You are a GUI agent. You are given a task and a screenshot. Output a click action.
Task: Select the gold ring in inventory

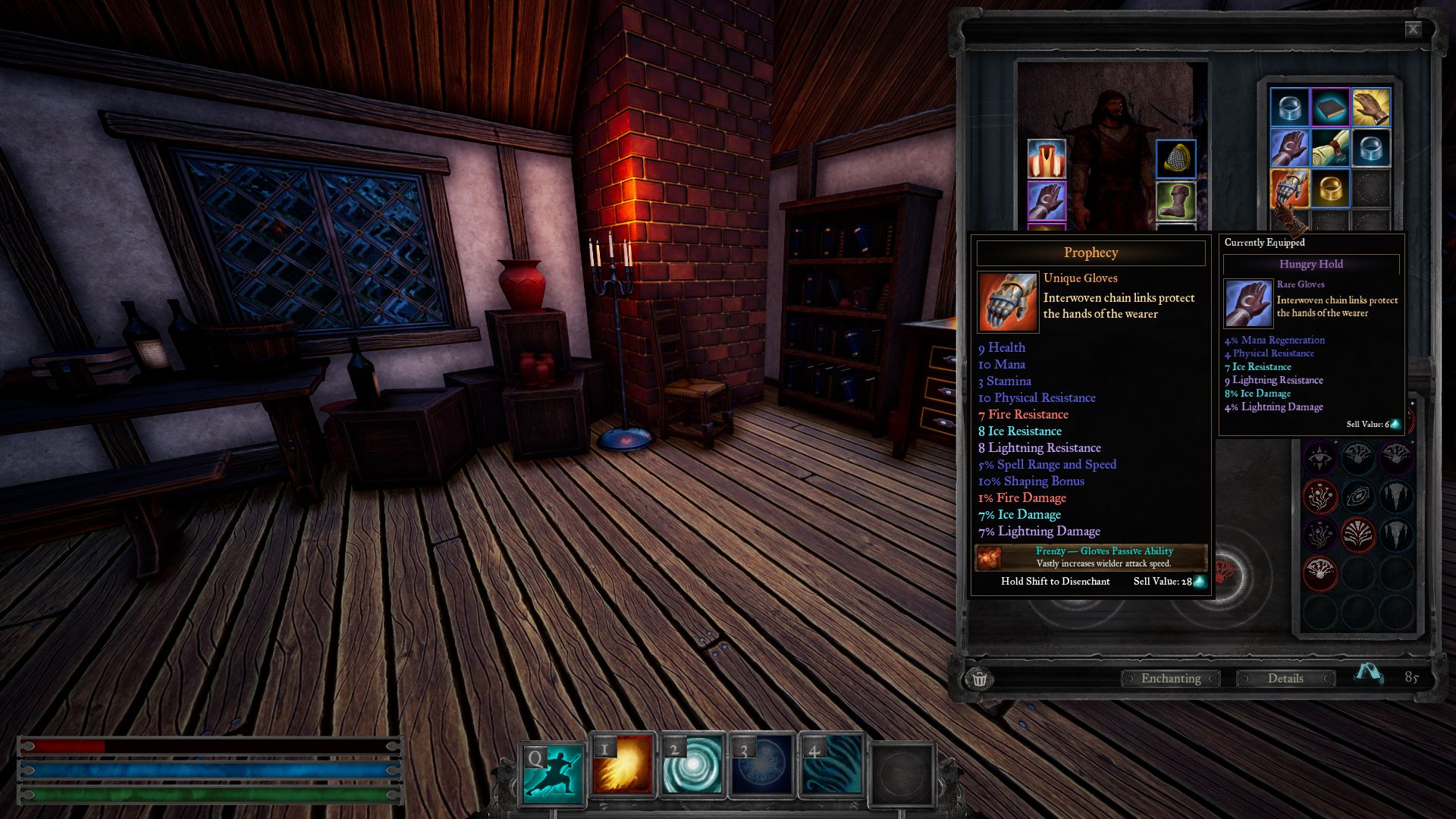(1330, 189)
